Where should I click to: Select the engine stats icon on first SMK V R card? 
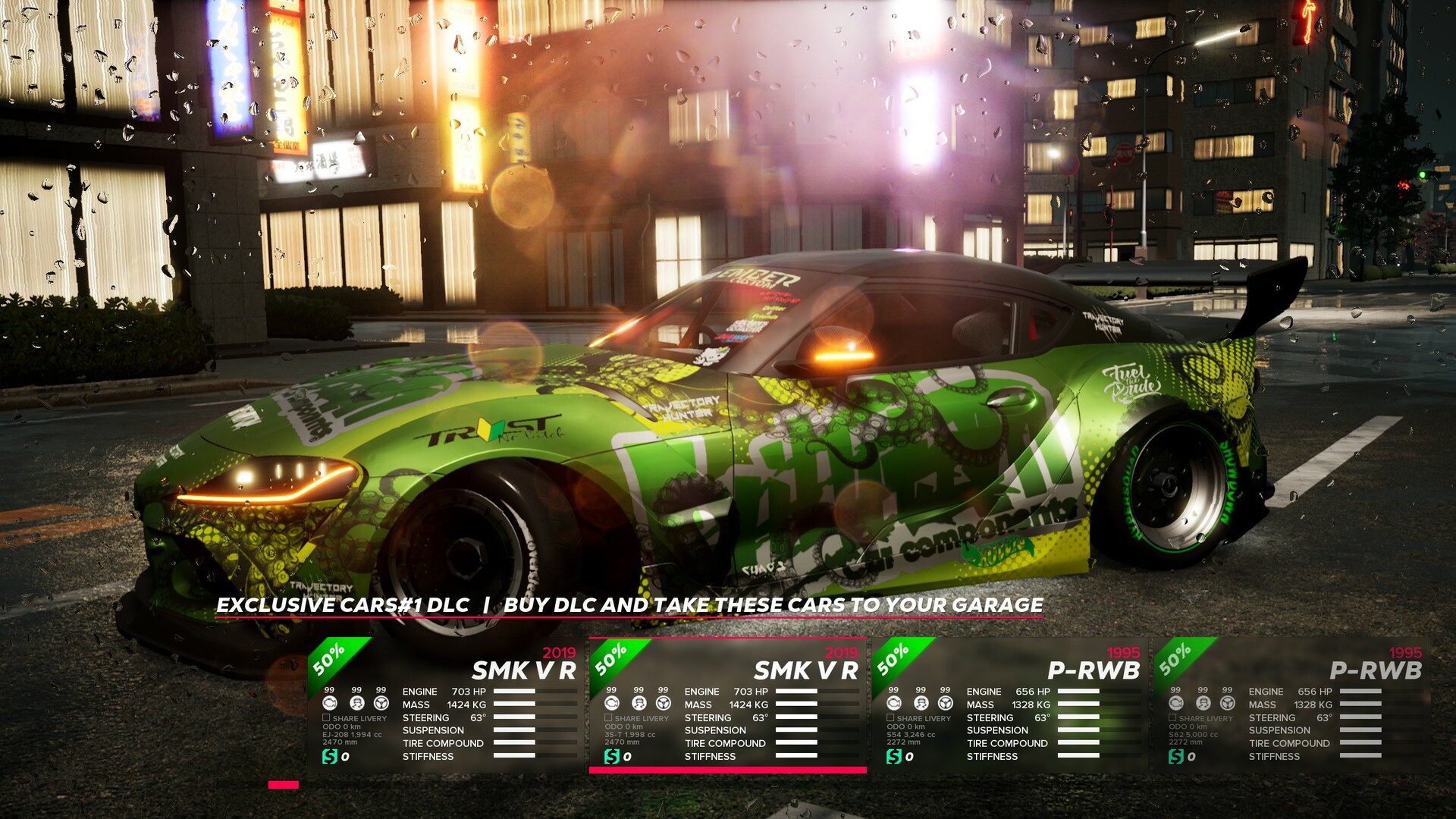(x=331, y=704)
